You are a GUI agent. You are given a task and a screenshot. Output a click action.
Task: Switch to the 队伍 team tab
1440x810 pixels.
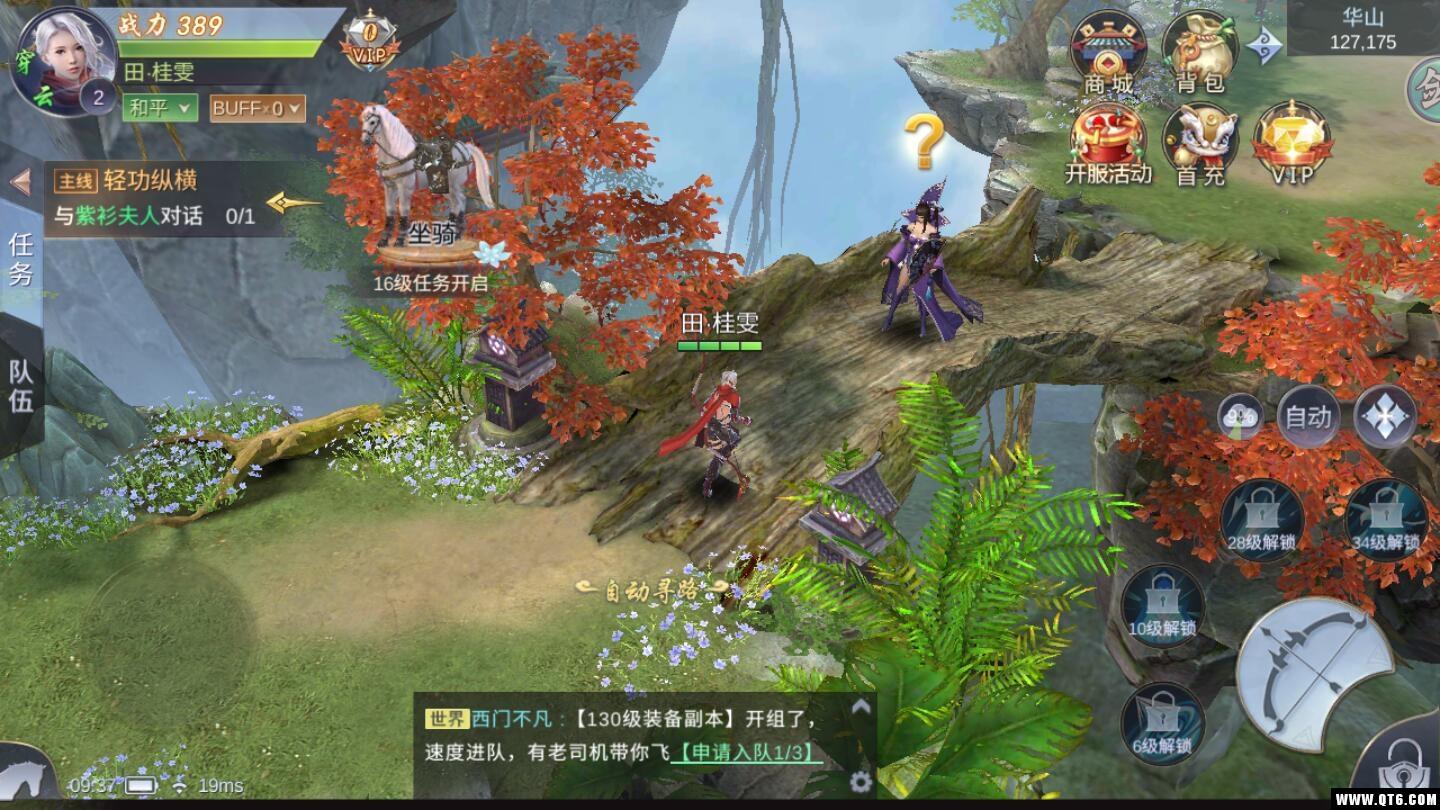pyautogui.click(x=21, y=386)
